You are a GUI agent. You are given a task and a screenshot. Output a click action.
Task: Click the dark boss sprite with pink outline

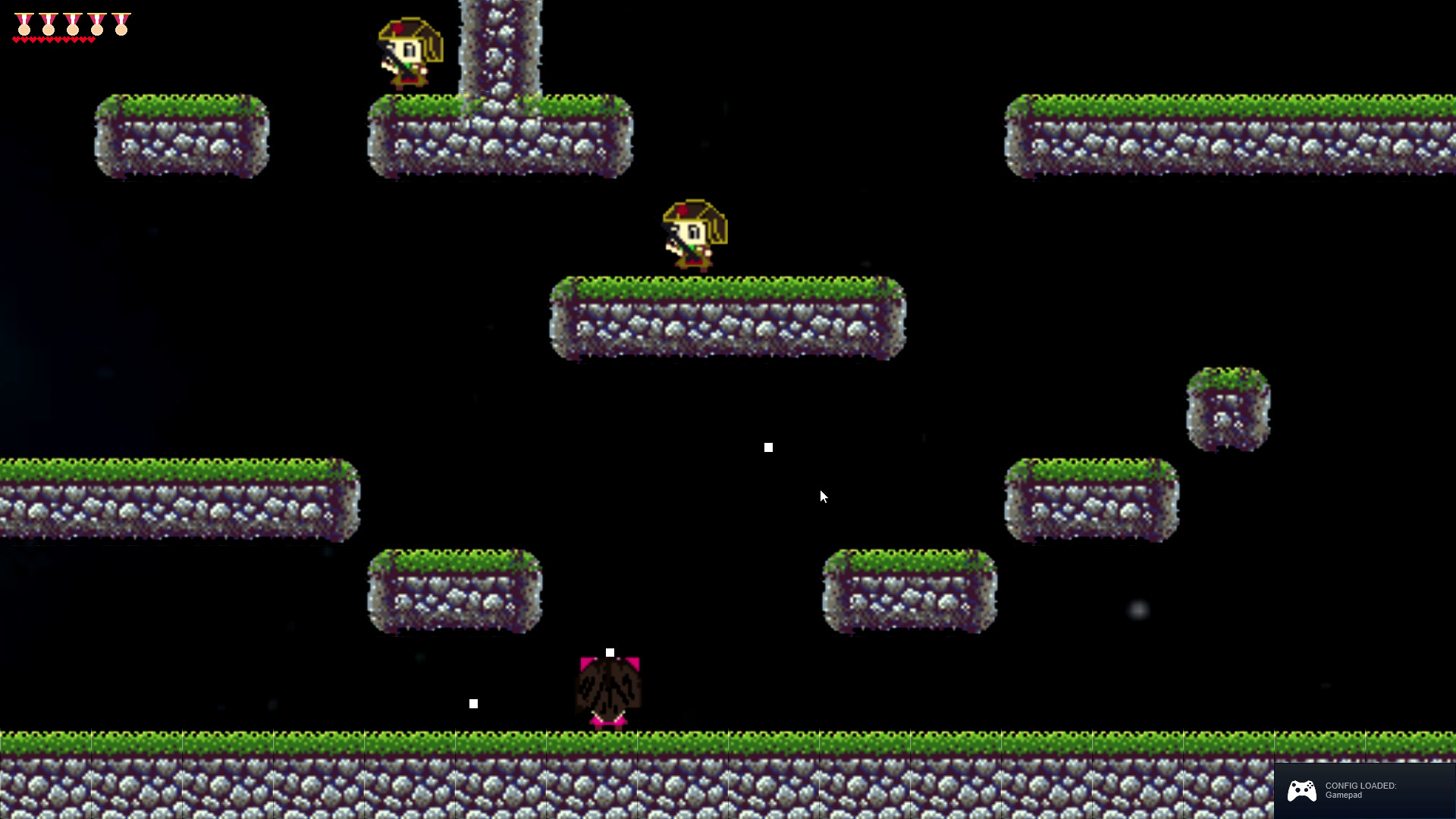[x=608, y=686]
